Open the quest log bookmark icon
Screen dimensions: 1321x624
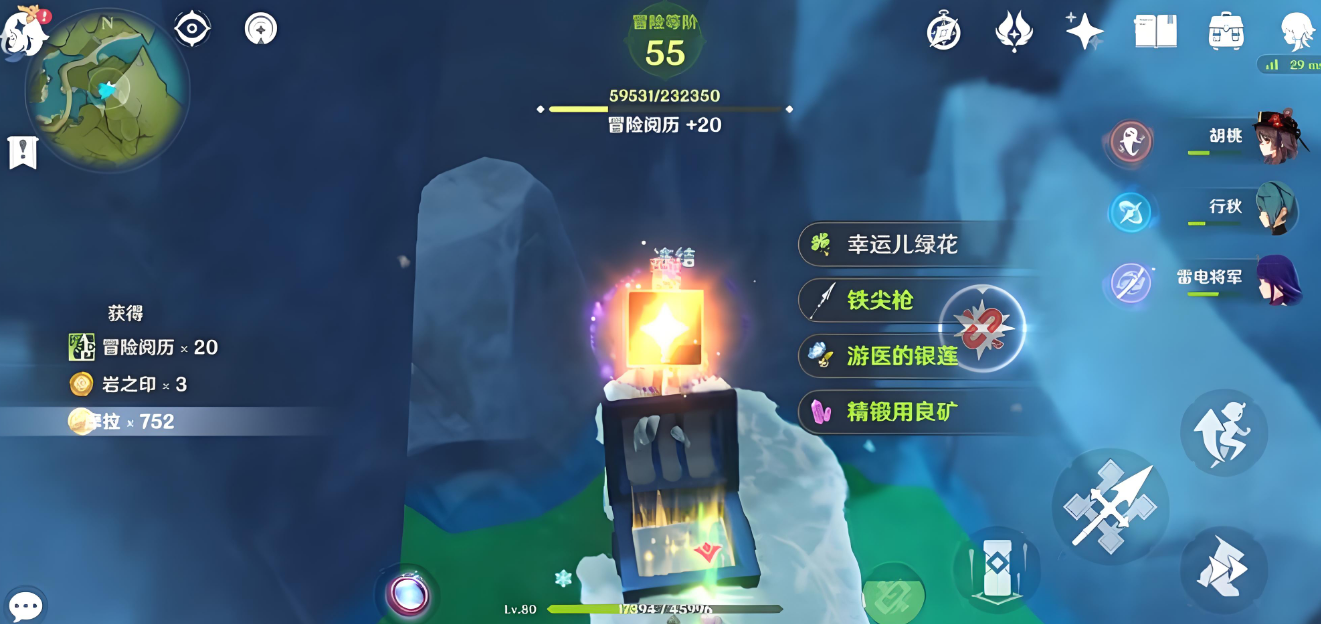coord(22,152)
